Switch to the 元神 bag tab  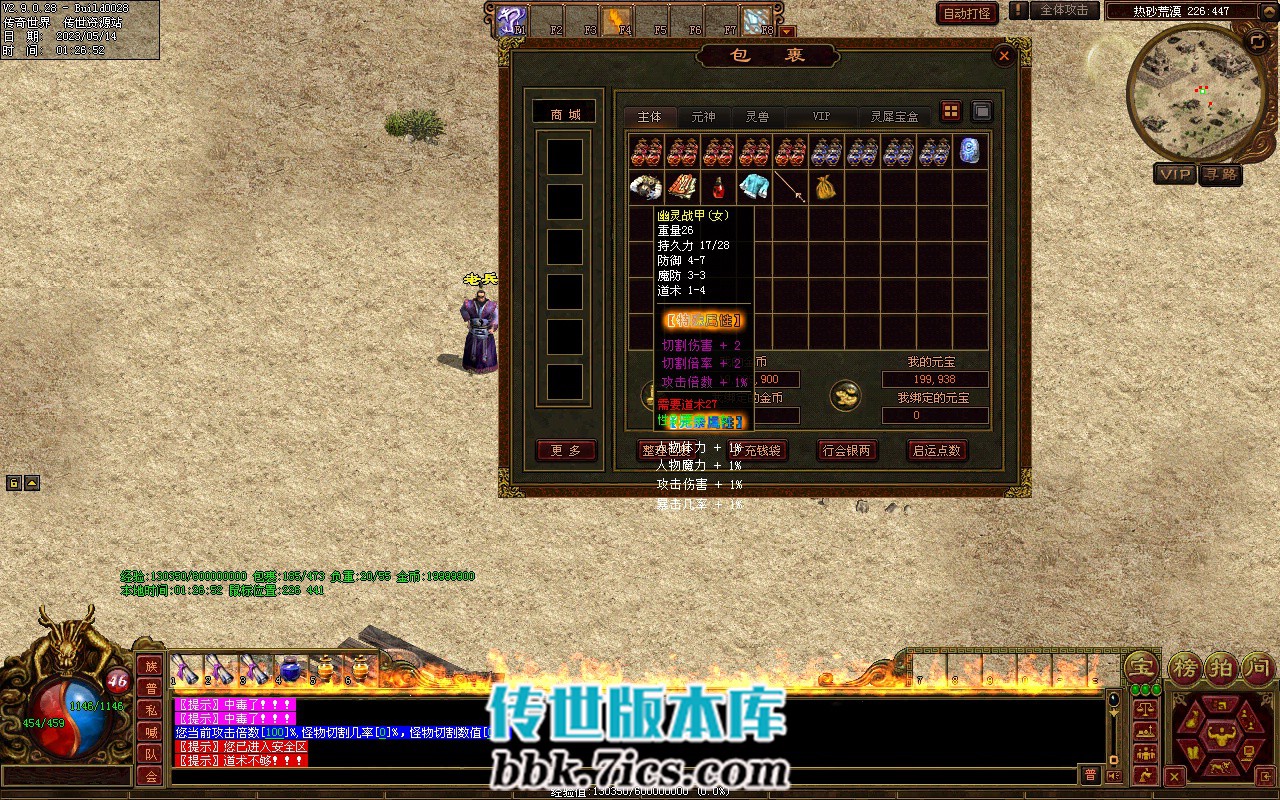703,117
